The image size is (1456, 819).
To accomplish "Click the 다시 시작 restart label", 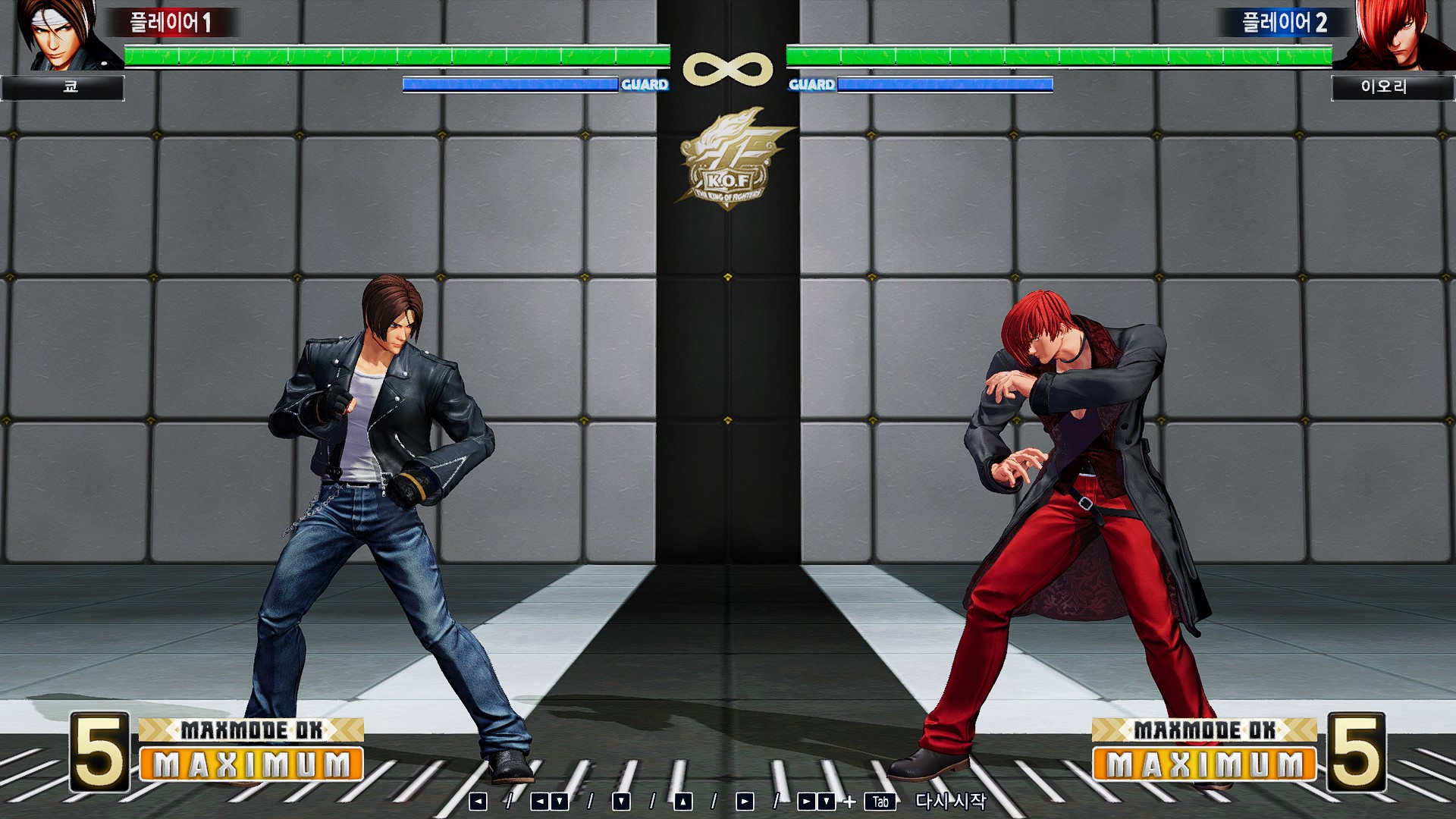I will click(952, 800).
